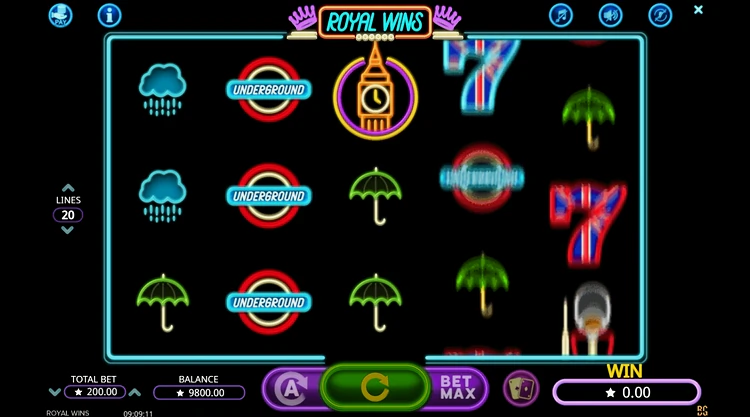Decrease the number of lines
The width and height of the screenshot is (750, 417).
click(68, 230)
